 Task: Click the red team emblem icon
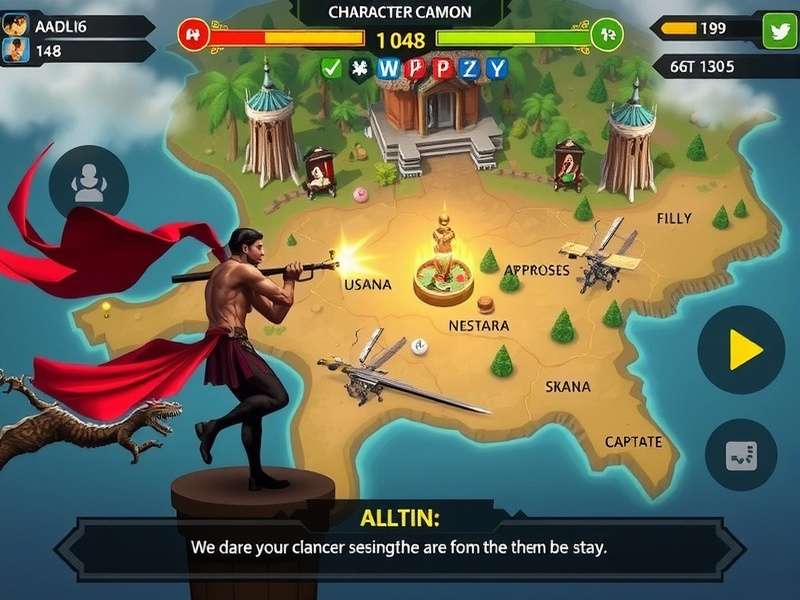pos(191,35)
